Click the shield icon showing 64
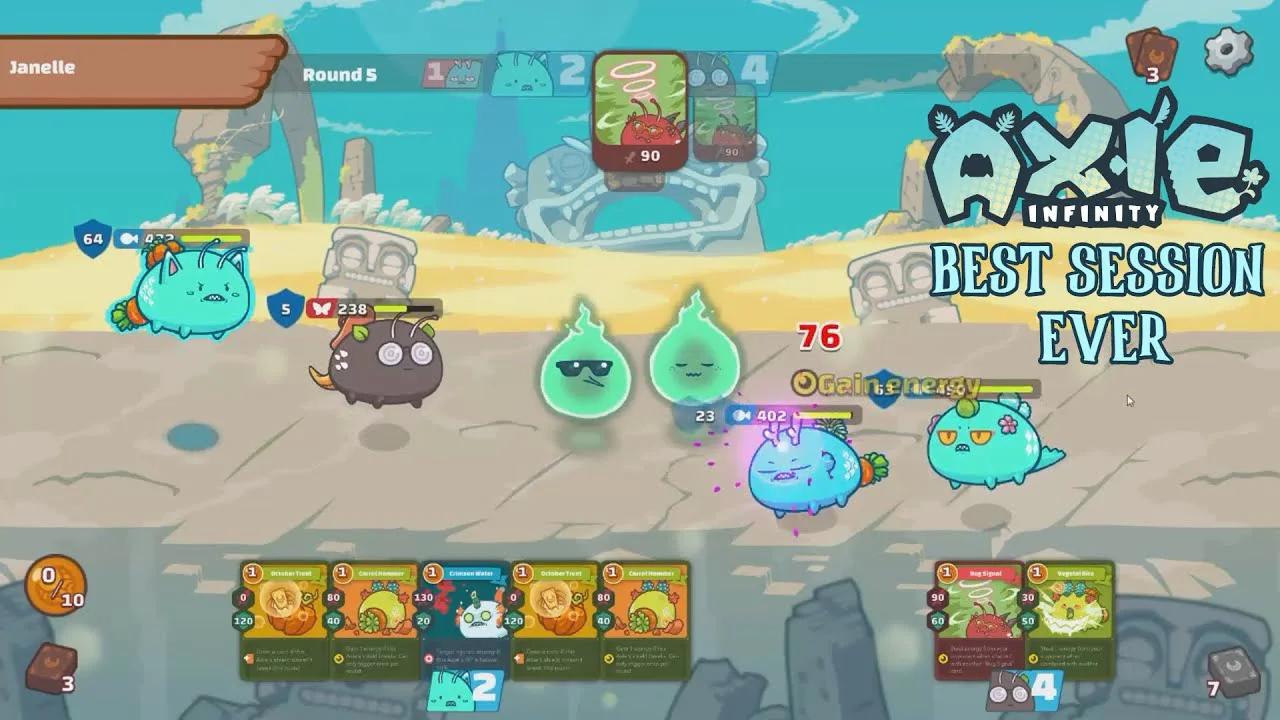 point(90,240)
